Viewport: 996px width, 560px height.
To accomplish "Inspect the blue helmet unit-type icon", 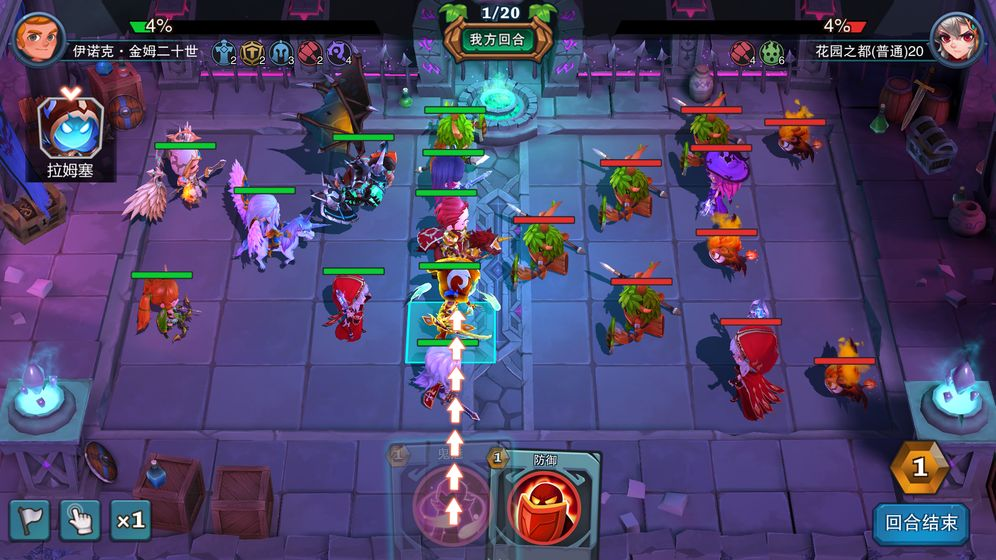I will [x=280, y=52].
